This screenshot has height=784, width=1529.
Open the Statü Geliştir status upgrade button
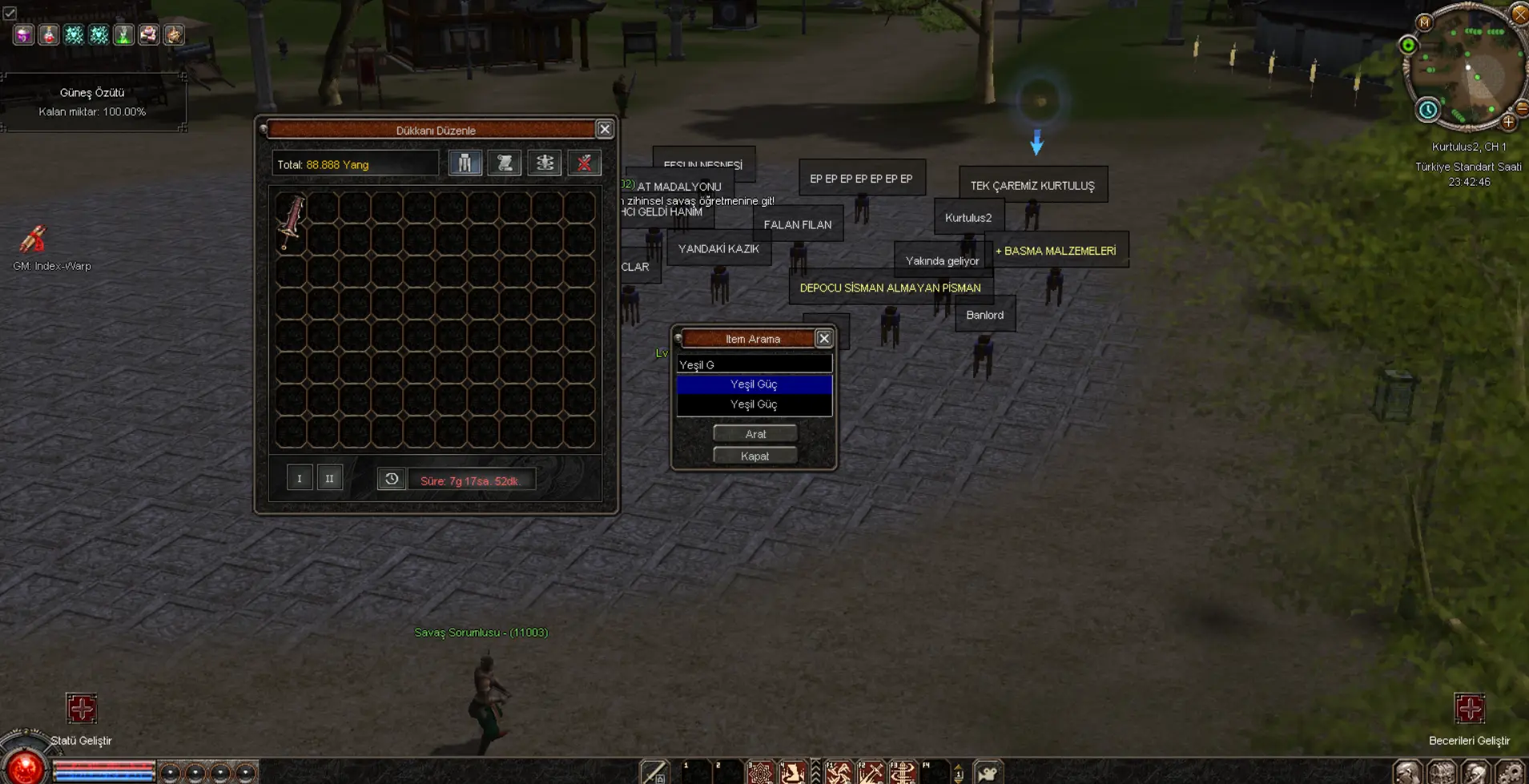82,710
